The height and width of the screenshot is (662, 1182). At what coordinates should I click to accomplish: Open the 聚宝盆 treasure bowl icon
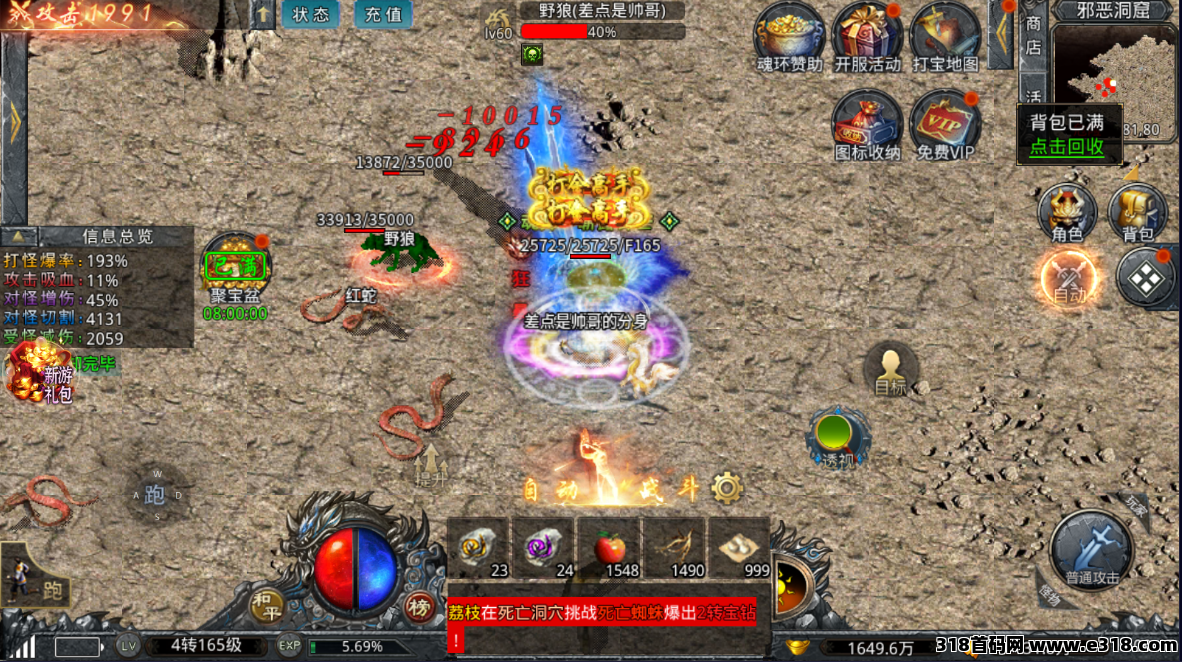pos(235,266)
